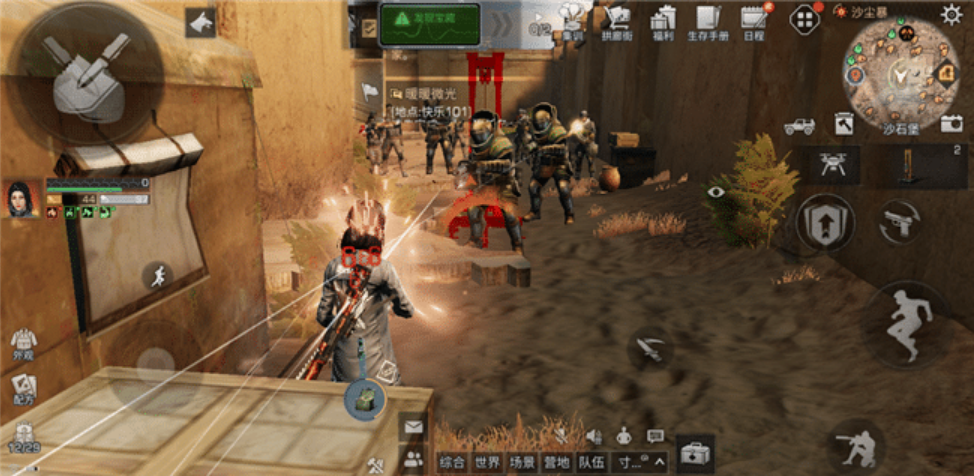The width and height of the screenshot is (974, 476).
Task: Open the circular minimap
Action: click(x=900, y=73)
